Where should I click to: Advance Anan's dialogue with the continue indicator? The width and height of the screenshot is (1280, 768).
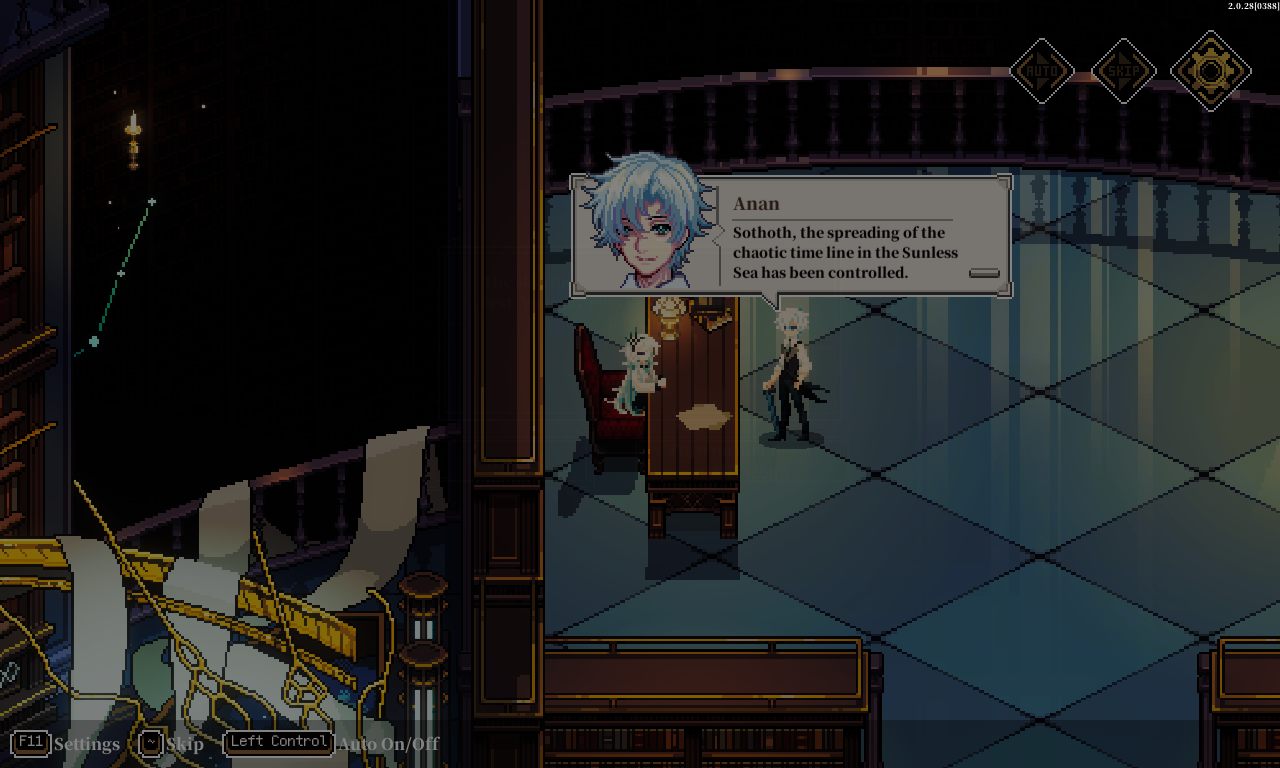pyautogui.click(x=984, y=273)
